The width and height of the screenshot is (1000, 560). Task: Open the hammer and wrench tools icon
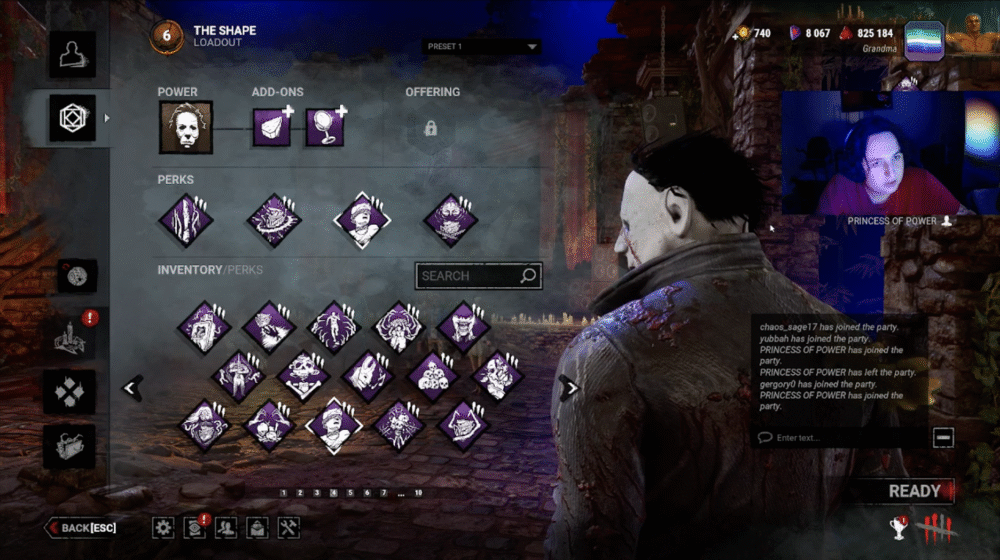pyautogui.click(x=288, y=527)
